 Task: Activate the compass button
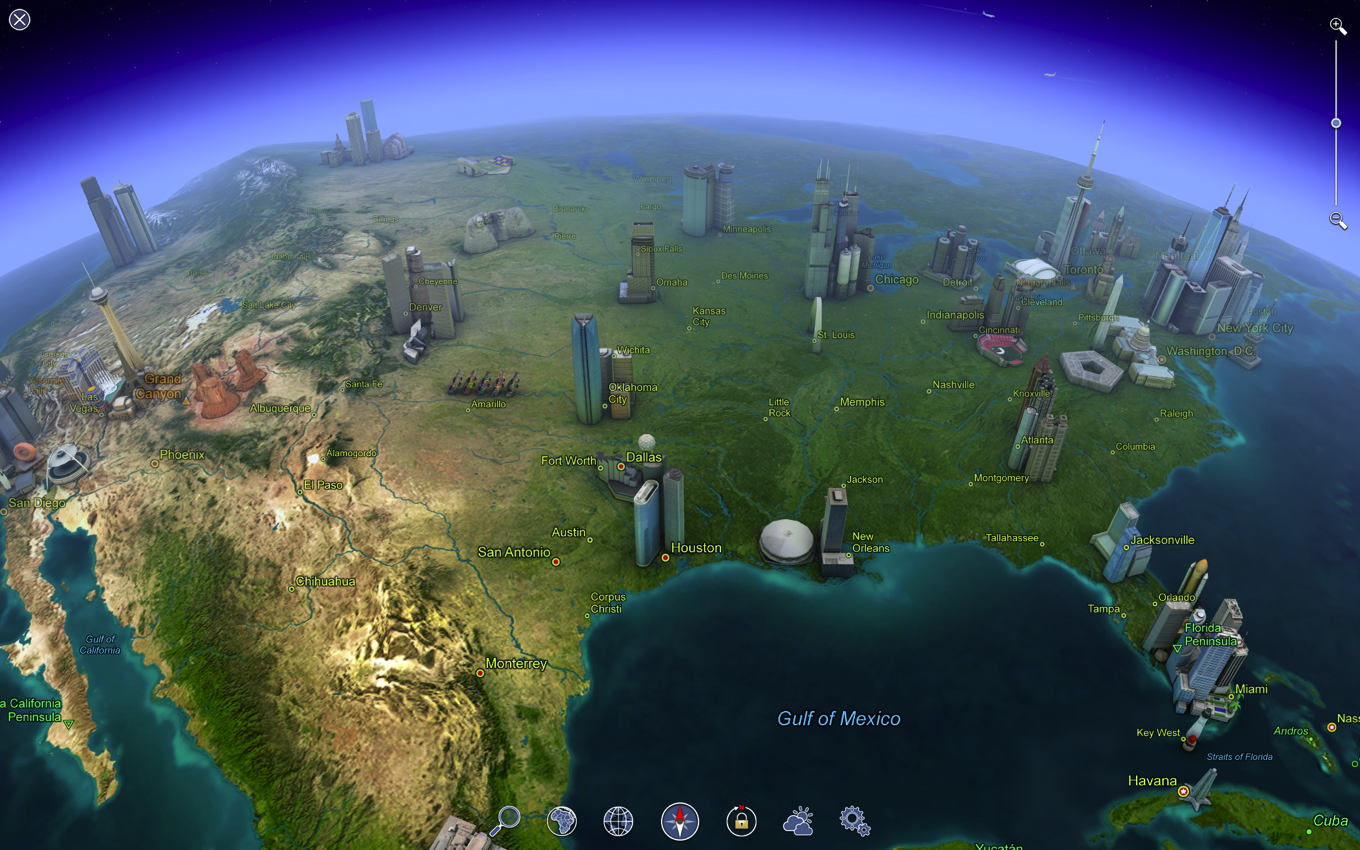point(680,821)
